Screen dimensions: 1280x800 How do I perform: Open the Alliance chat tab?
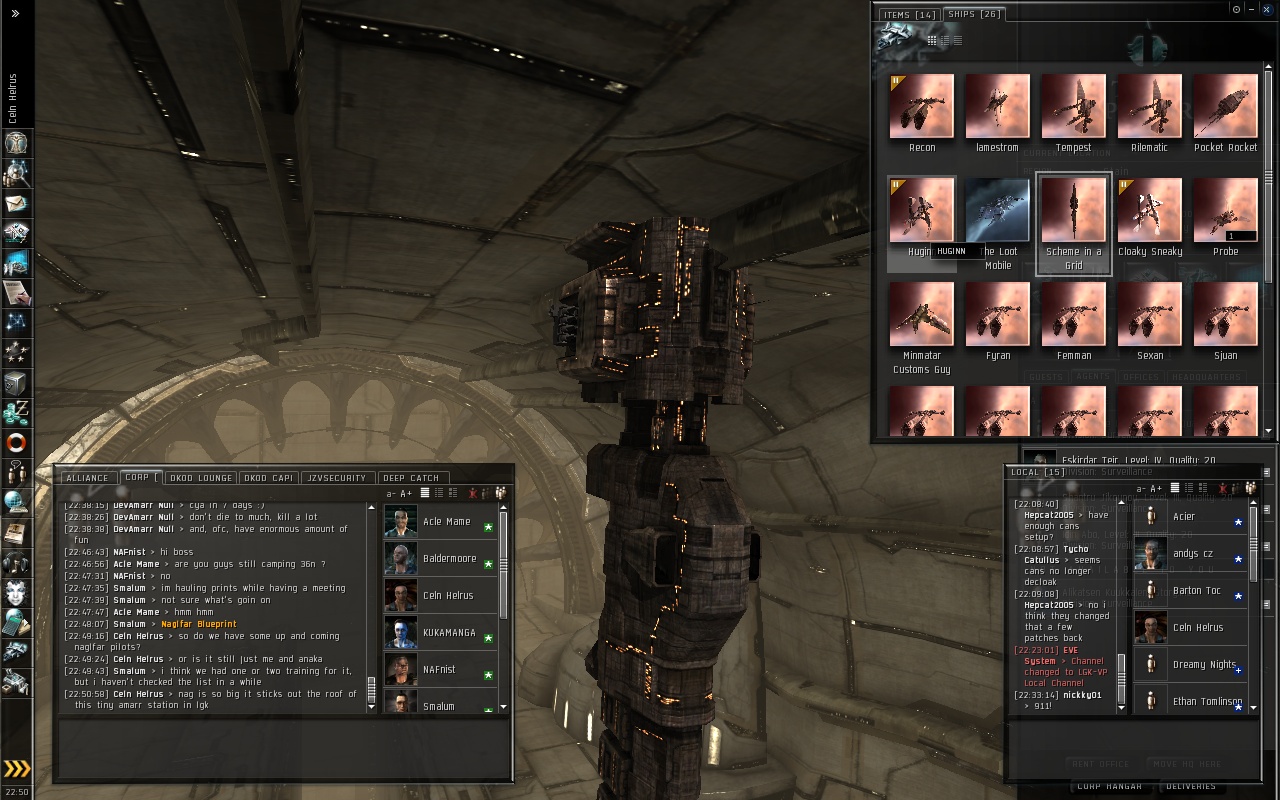point(87,478)
